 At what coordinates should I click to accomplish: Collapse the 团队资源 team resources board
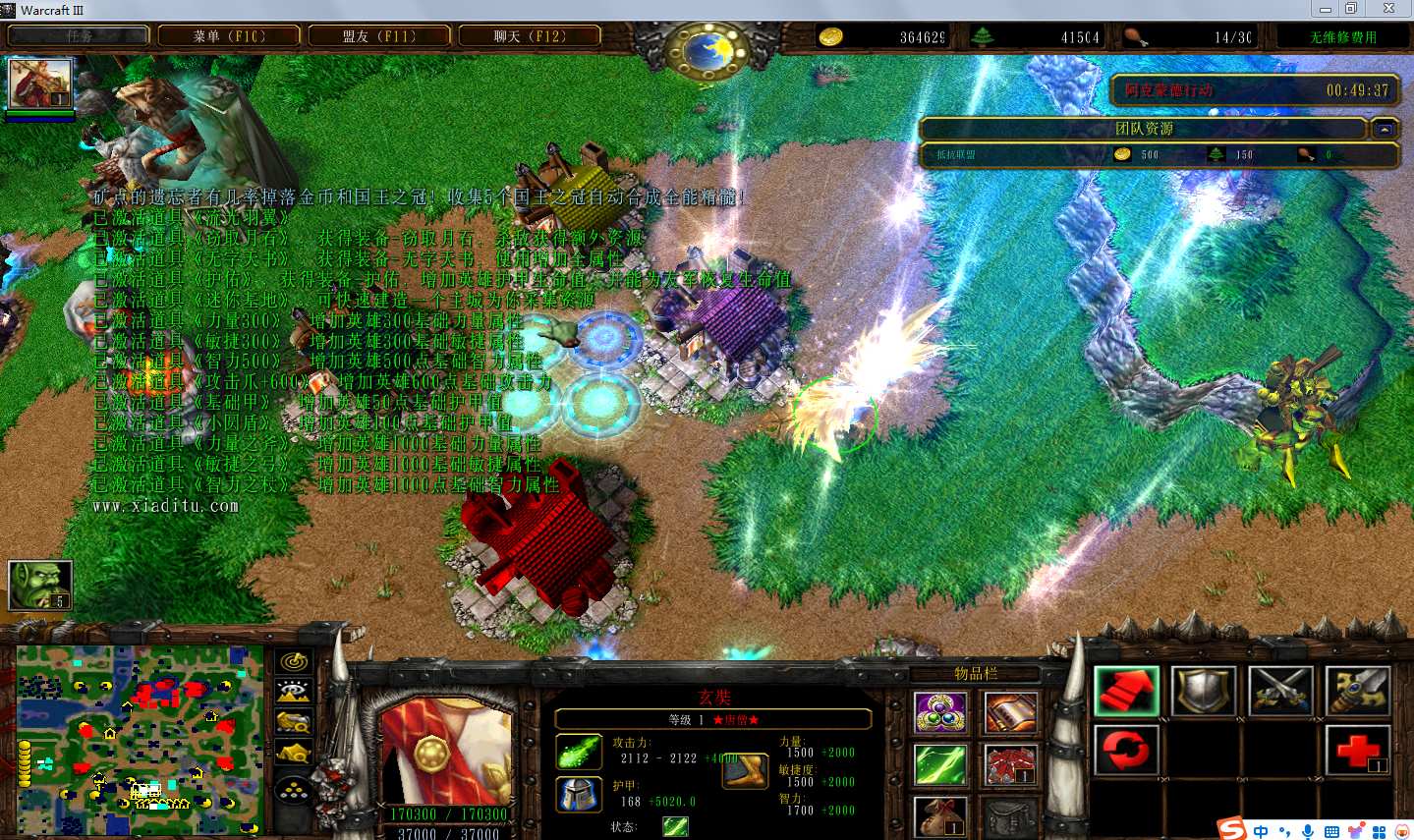point(1385,129)
